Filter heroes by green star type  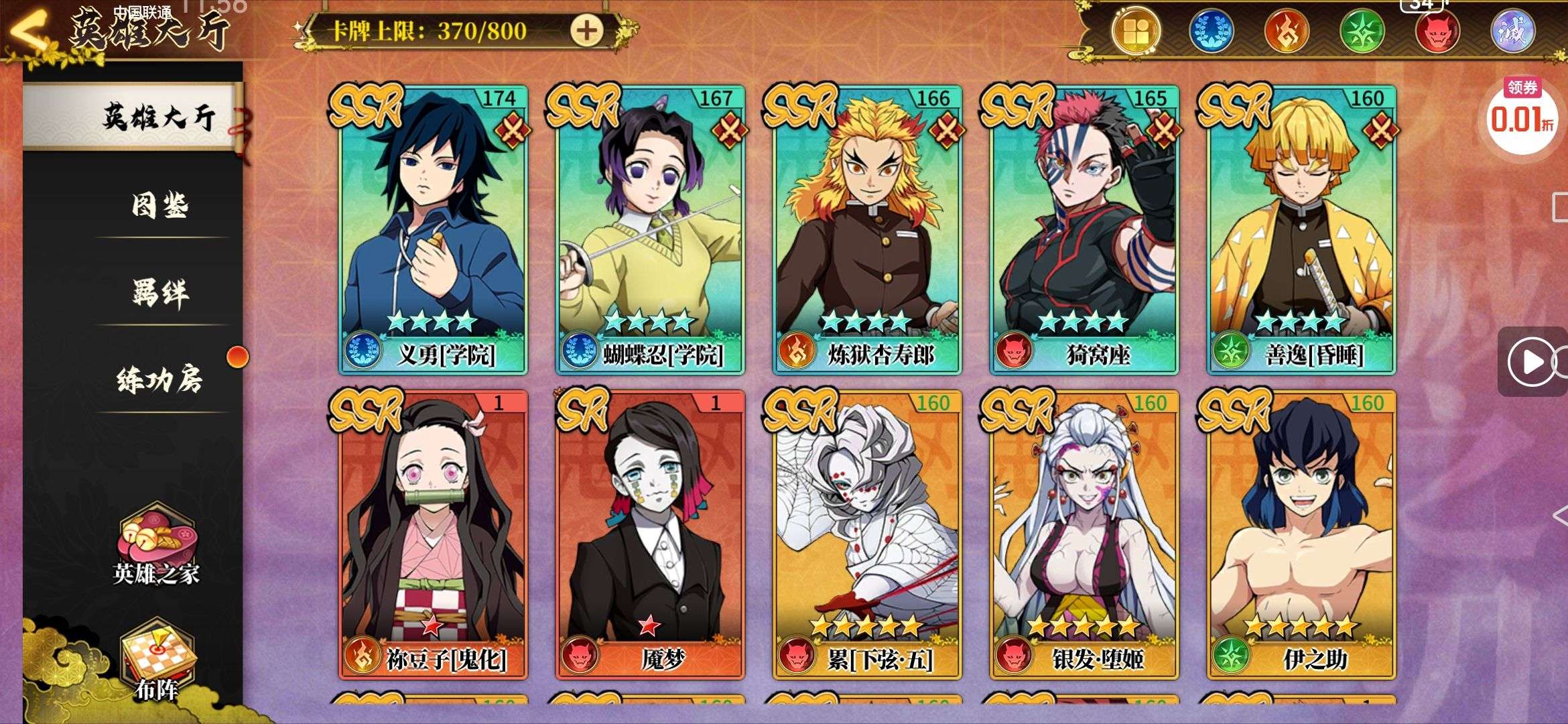1362,32
